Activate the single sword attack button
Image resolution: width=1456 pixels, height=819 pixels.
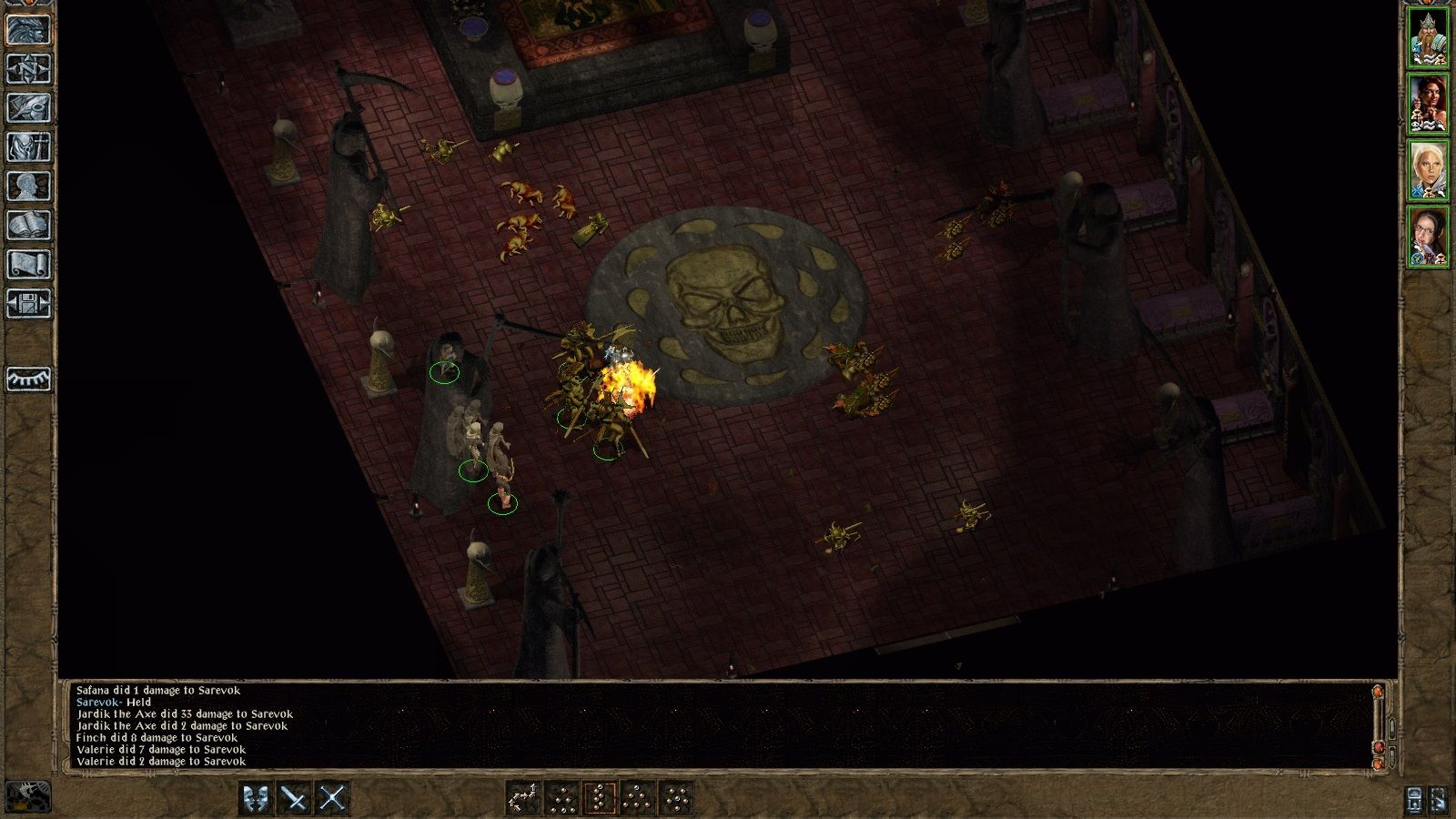(295, 798)
